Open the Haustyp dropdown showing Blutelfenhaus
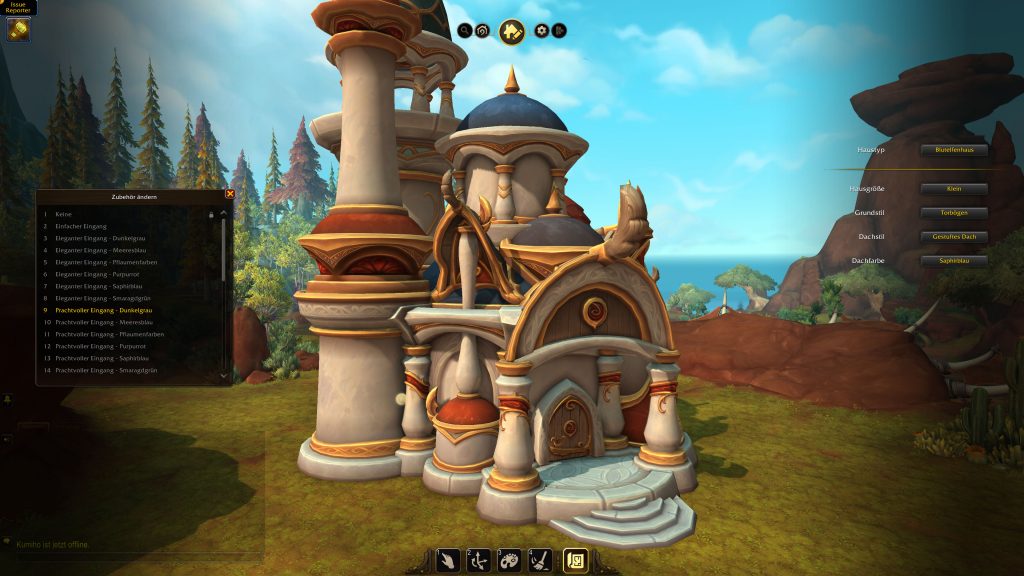This screenshot has height=576, width=1024. click(954, 150)
